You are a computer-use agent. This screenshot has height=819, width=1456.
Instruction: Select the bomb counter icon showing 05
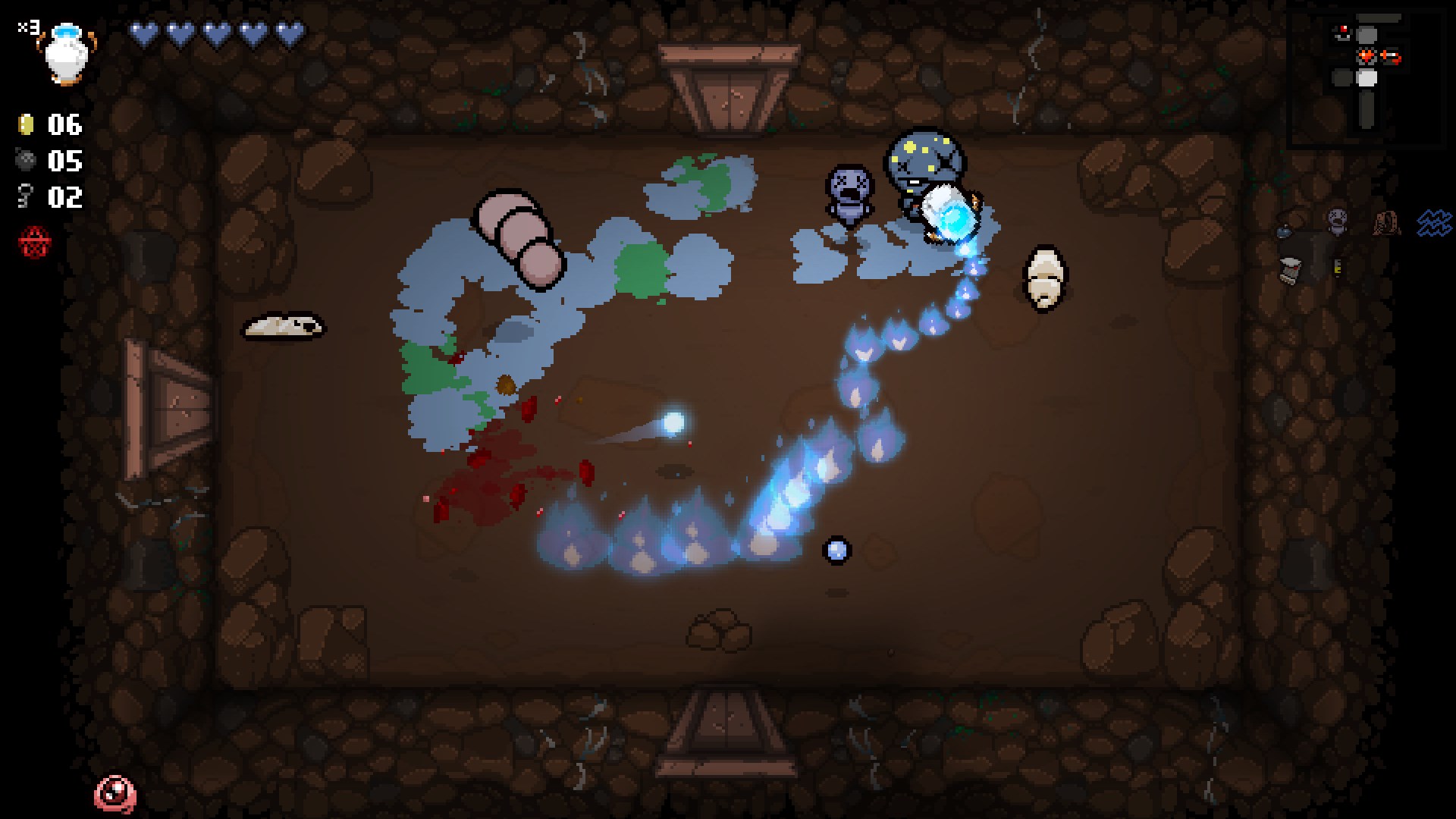(x=27, y=161)
